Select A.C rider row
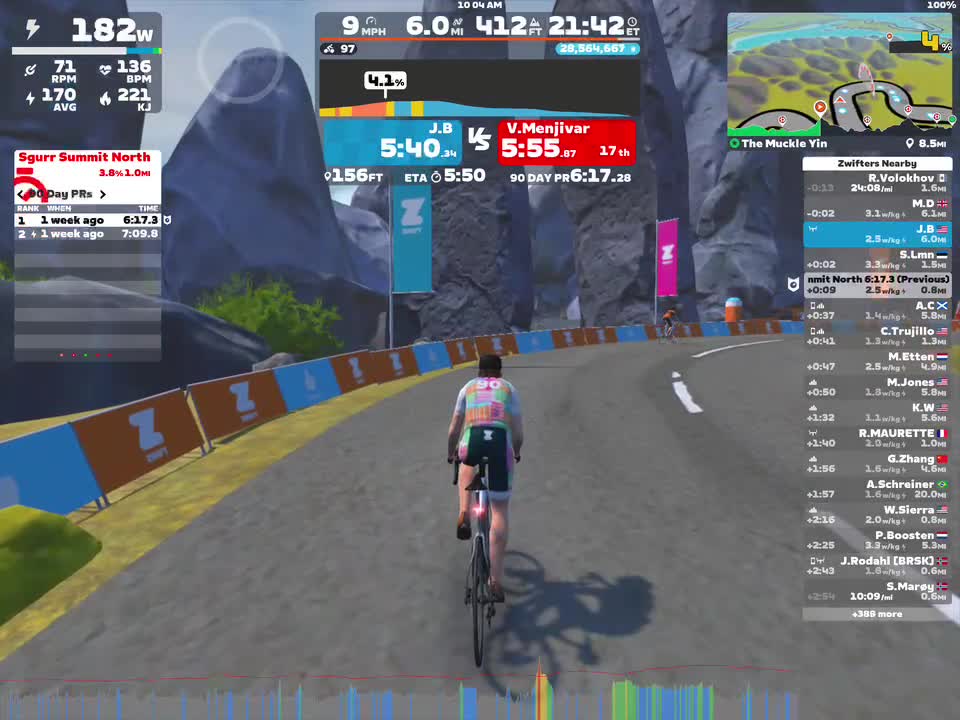 pyautogui.click(x=877, y=311)
